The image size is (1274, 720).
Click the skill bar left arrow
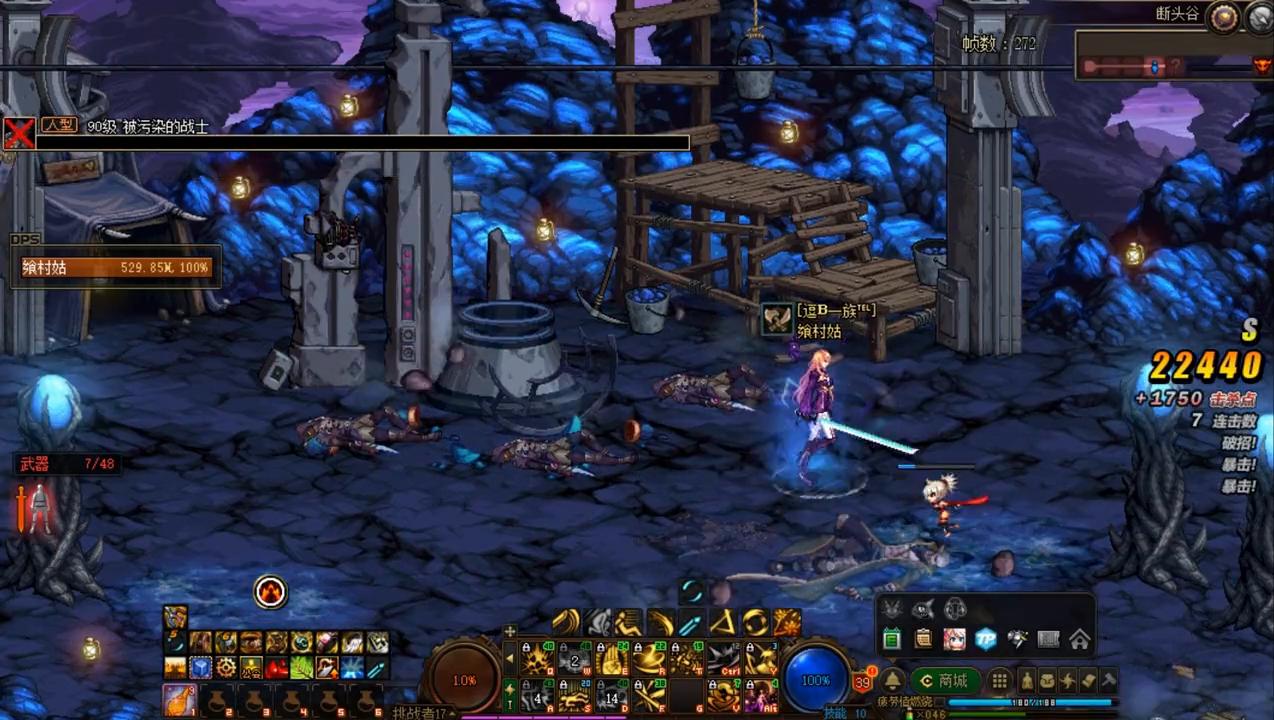pos(509,658)
